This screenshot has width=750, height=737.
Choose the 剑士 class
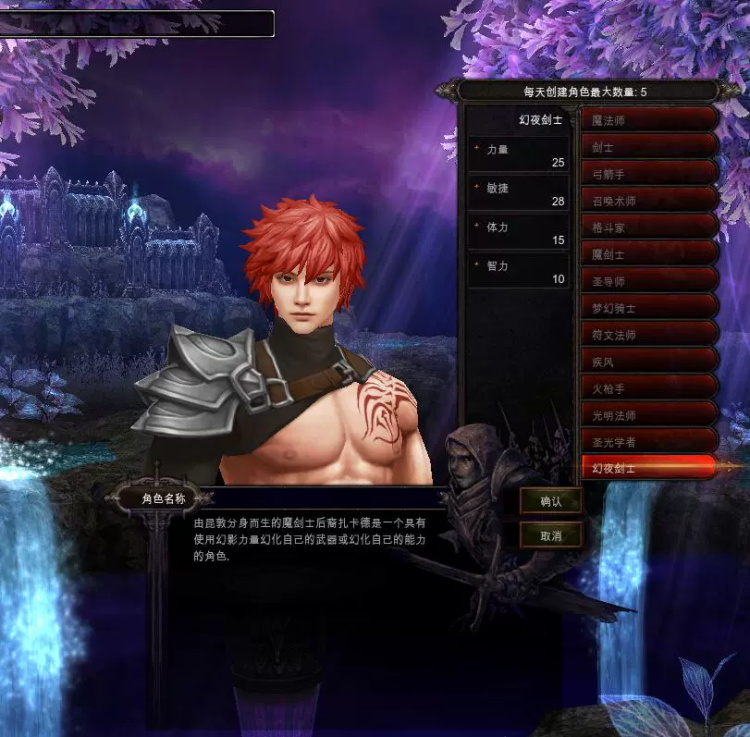pyautogui.click(x=648, y=147)
